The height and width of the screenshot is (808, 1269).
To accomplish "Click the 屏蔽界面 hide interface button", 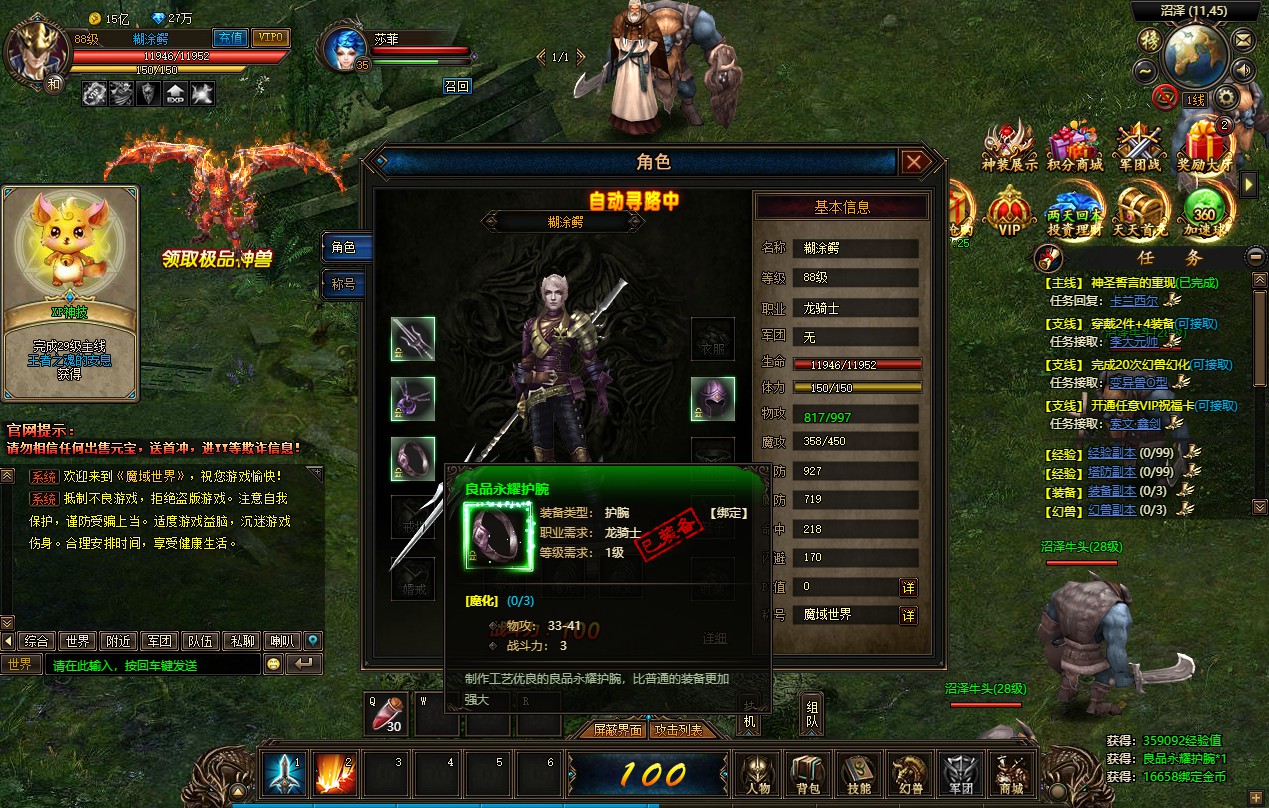I will coord(617,730).
